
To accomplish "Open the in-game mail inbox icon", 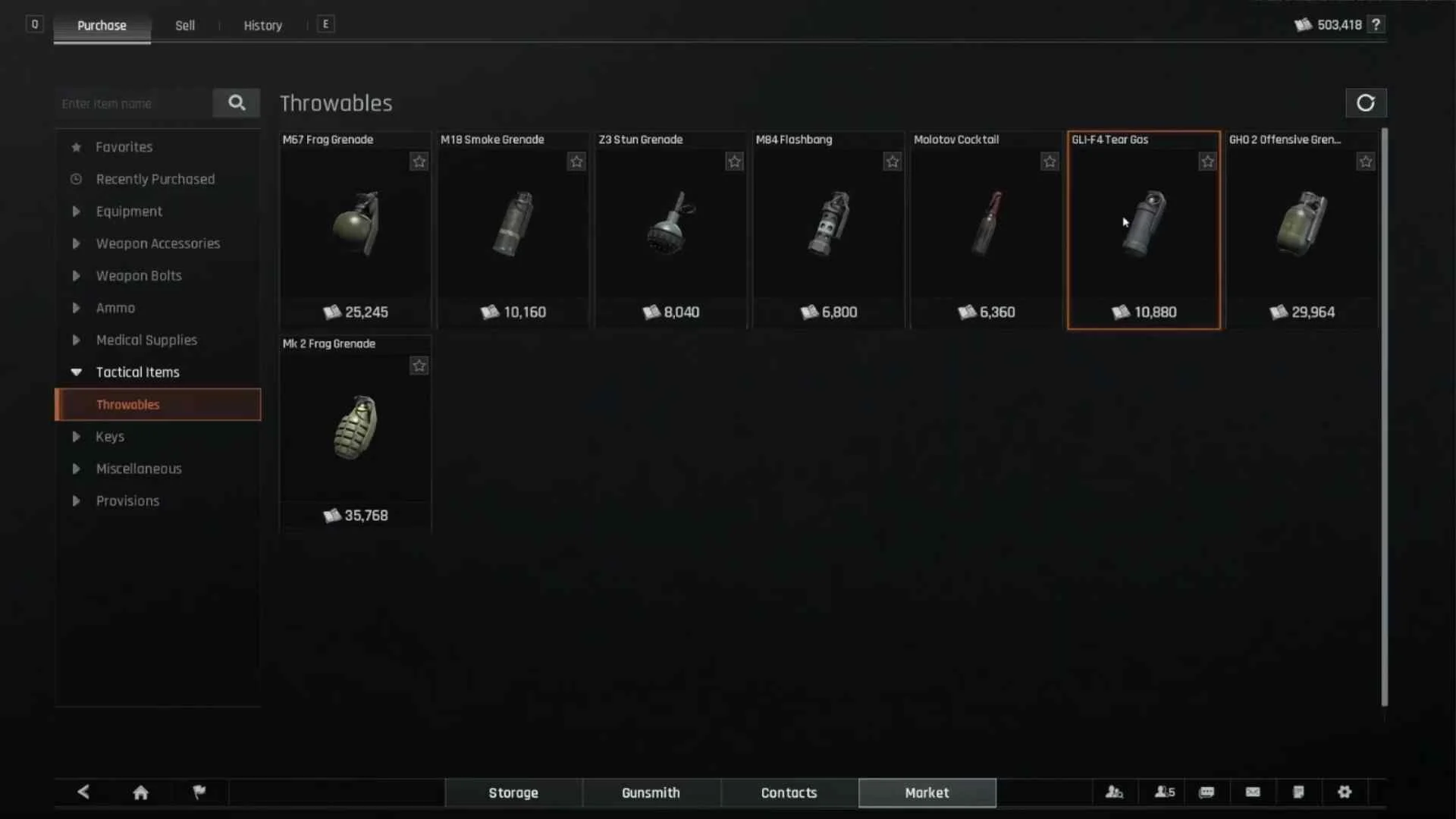I will coord(1252,792).
